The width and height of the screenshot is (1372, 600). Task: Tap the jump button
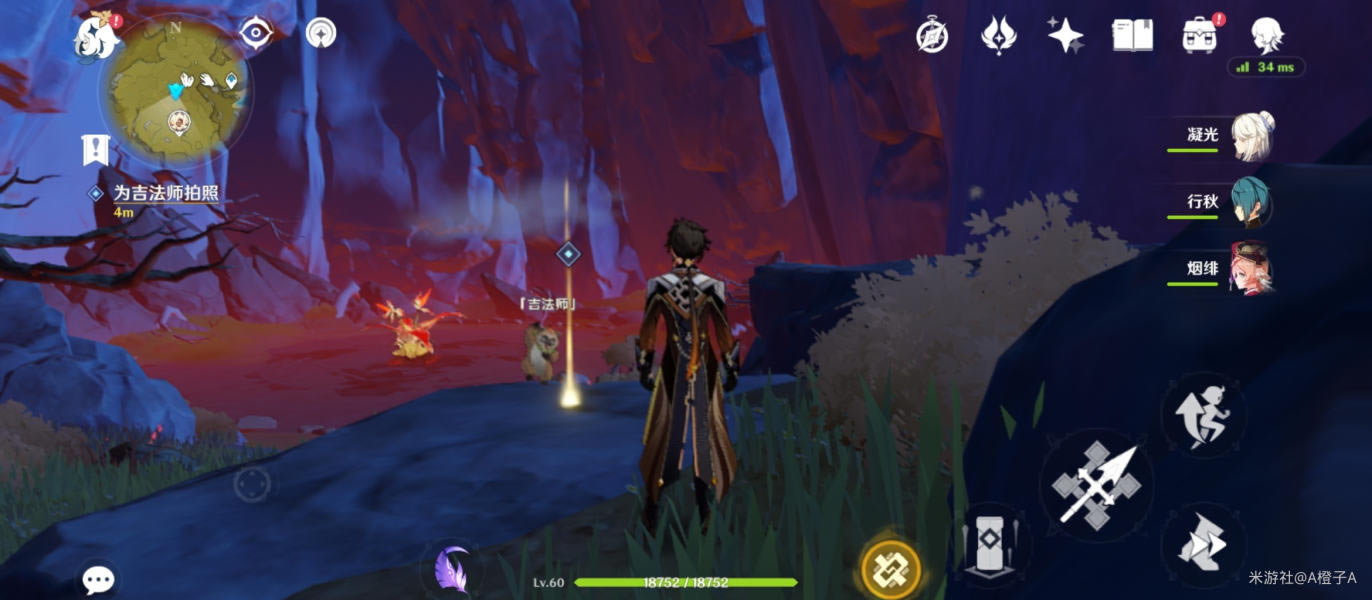tap(1203, 545)
